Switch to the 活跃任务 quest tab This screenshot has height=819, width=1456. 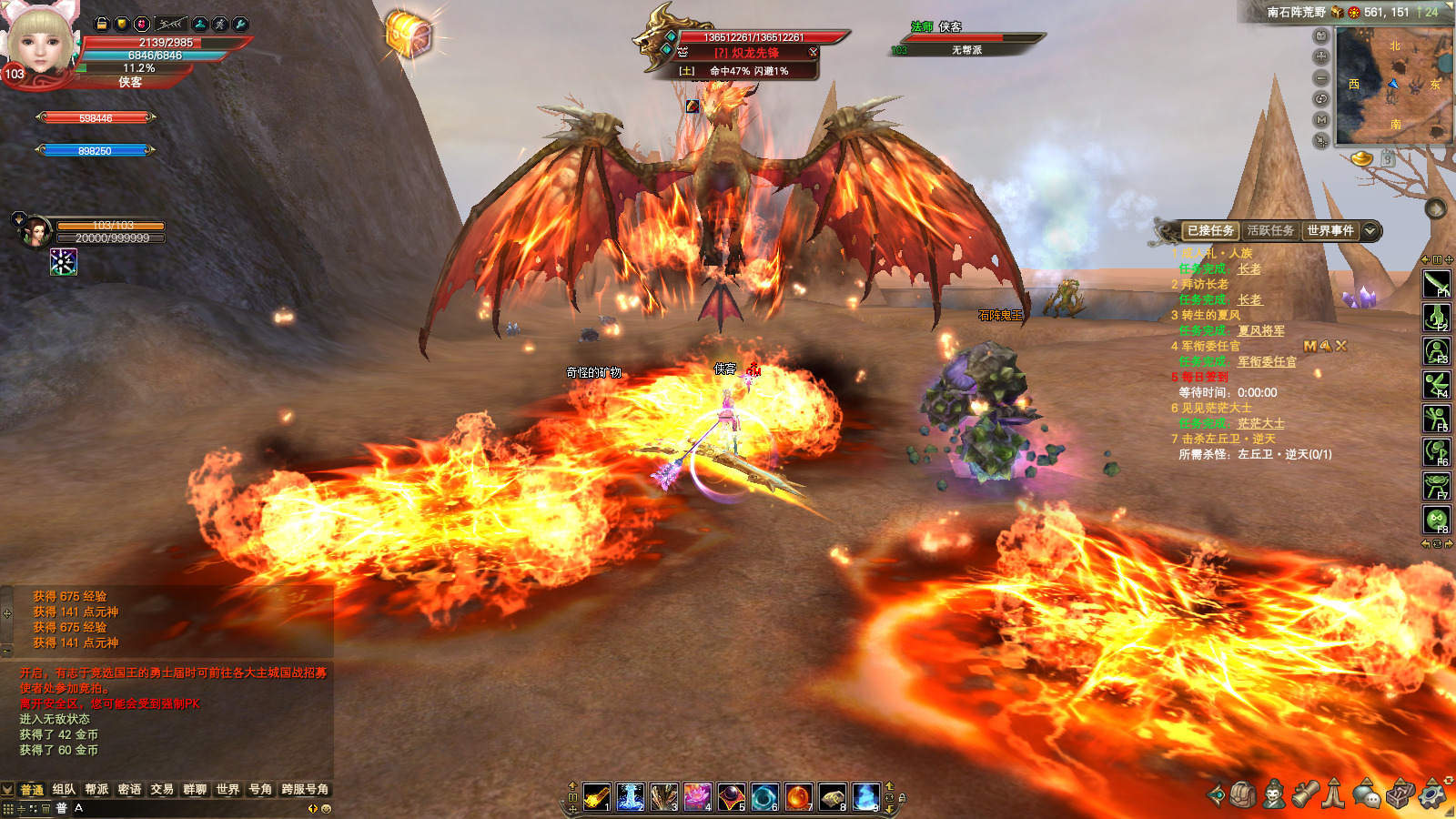[x=1270, y=231]
